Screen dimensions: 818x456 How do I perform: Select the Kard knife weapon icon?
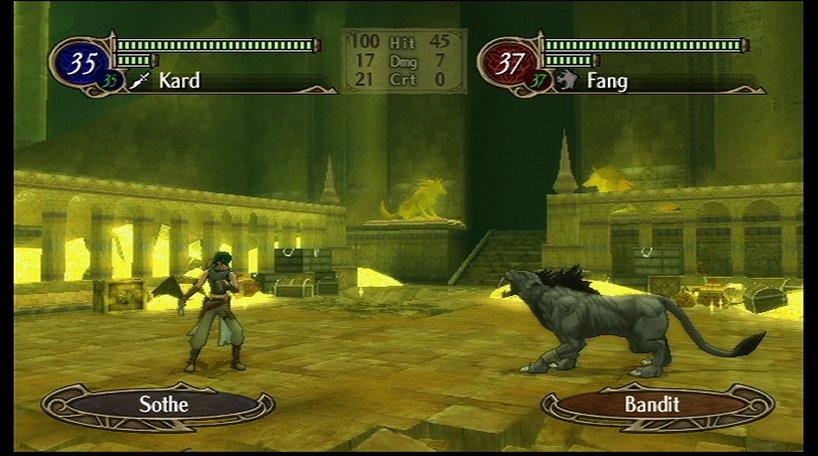coord(139,81)
